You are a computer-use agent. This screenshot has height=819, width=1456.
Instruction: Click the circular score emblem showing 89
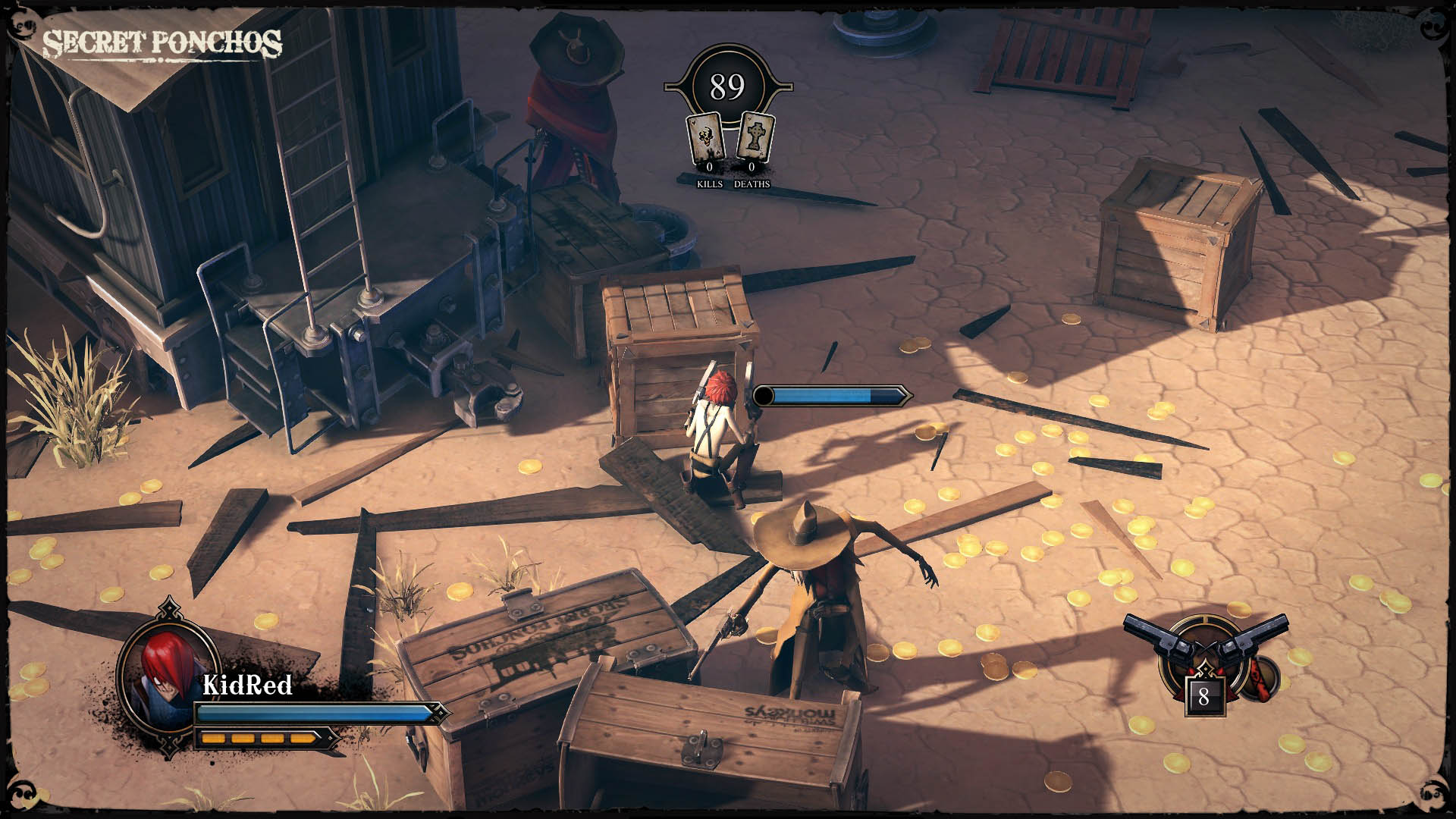tap(726, 86)
